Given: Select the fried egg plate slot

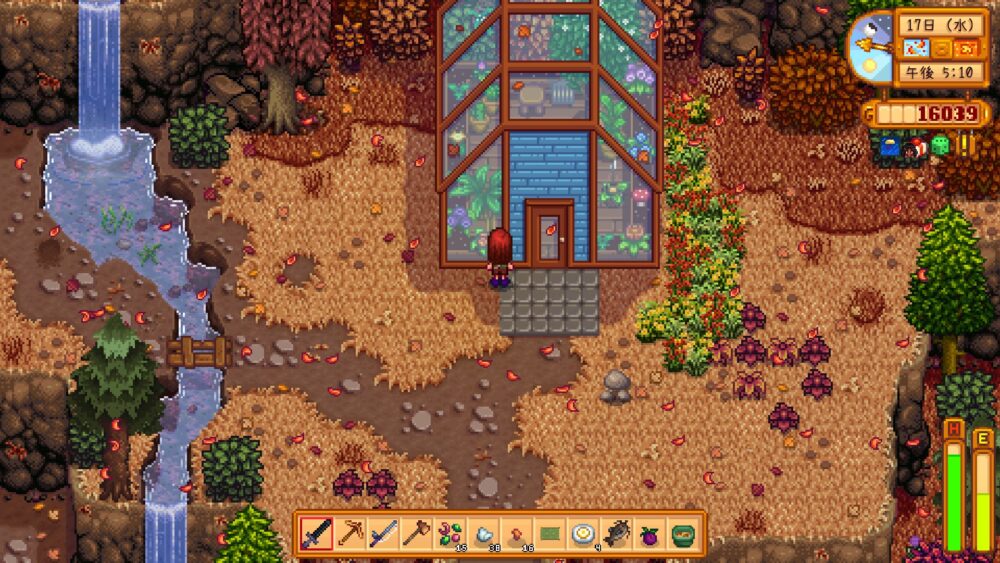Looking at the screenshot, I should 583,534.
